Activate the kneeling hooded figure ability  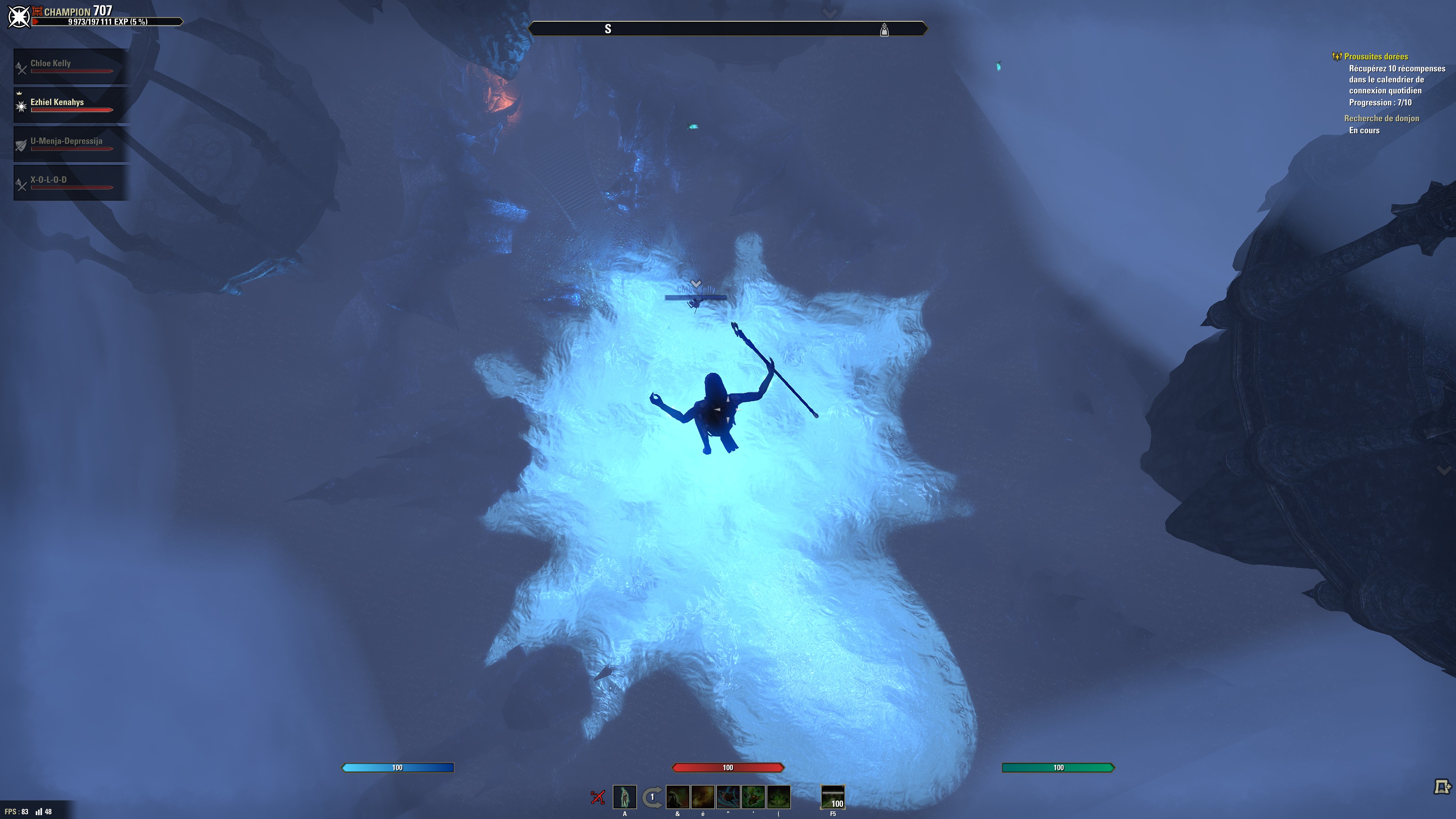678,797
